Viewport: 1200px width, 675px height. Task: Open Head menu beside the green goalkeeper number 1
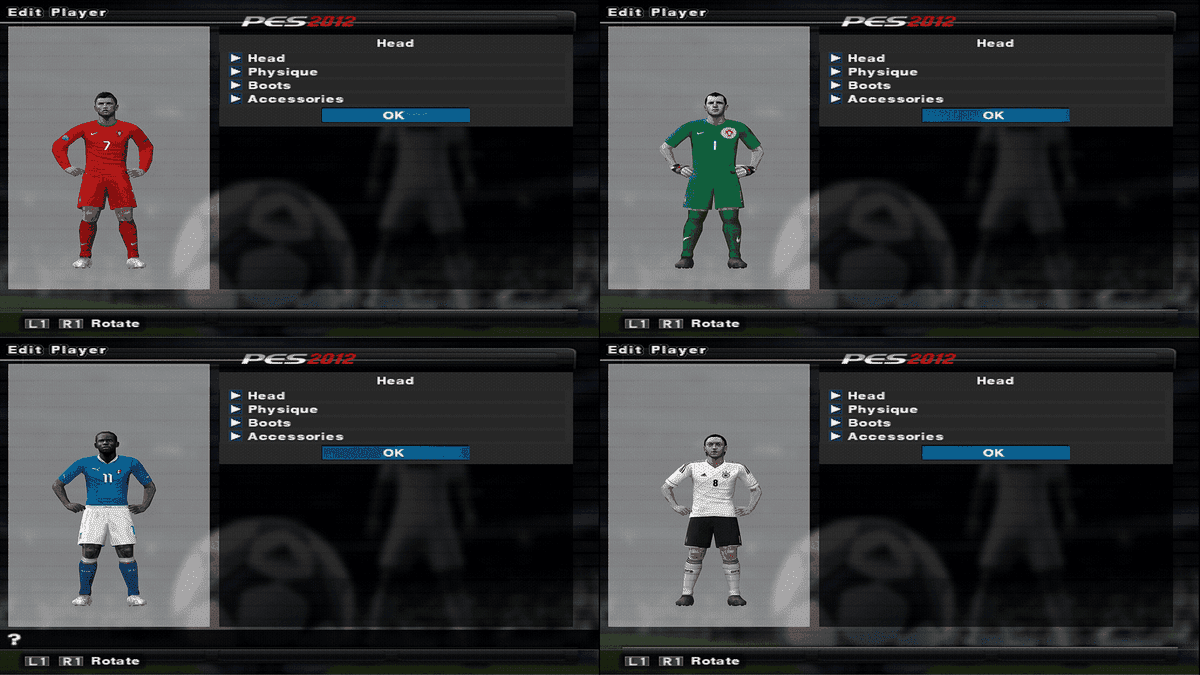[865, 58]
